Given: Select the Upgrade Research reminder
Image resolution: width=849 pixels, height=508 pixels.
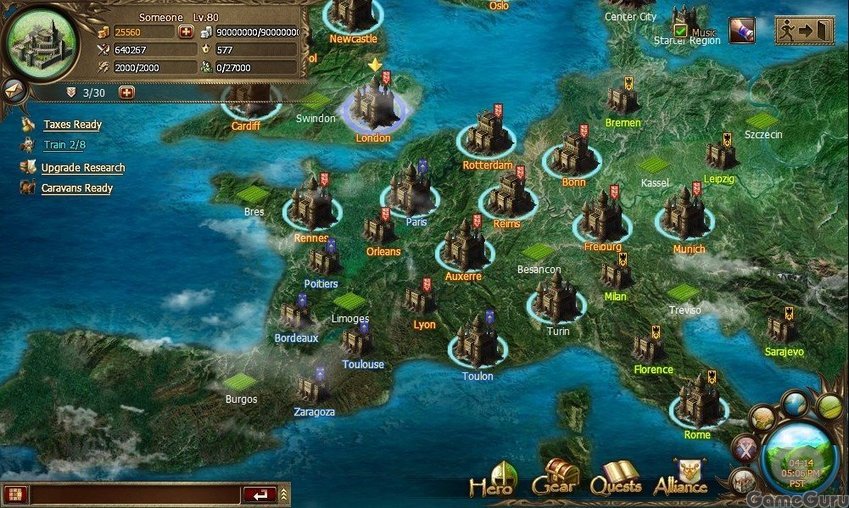Looking at the screenshot, I should 82,168.
